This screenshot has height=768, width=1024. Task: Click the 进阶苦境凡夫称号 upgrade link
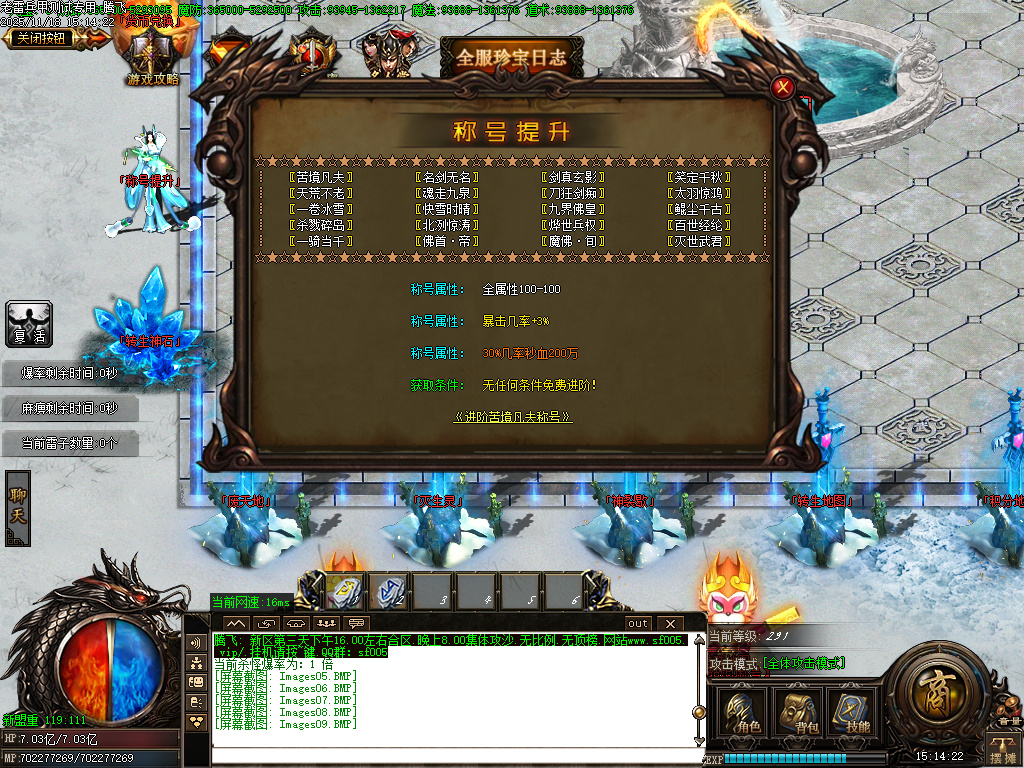(x=513, y=417)
